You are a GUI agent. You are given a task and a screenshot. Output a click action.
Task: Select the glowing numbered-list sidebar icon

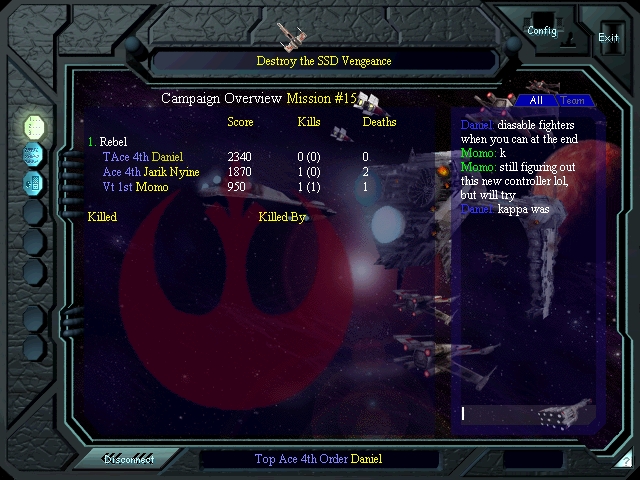coord(34,126)
